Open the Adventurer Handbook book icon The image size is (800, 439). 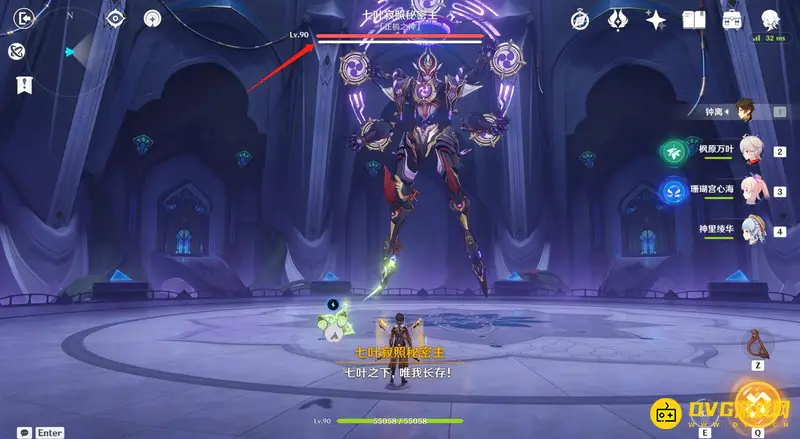coord(694,19)
